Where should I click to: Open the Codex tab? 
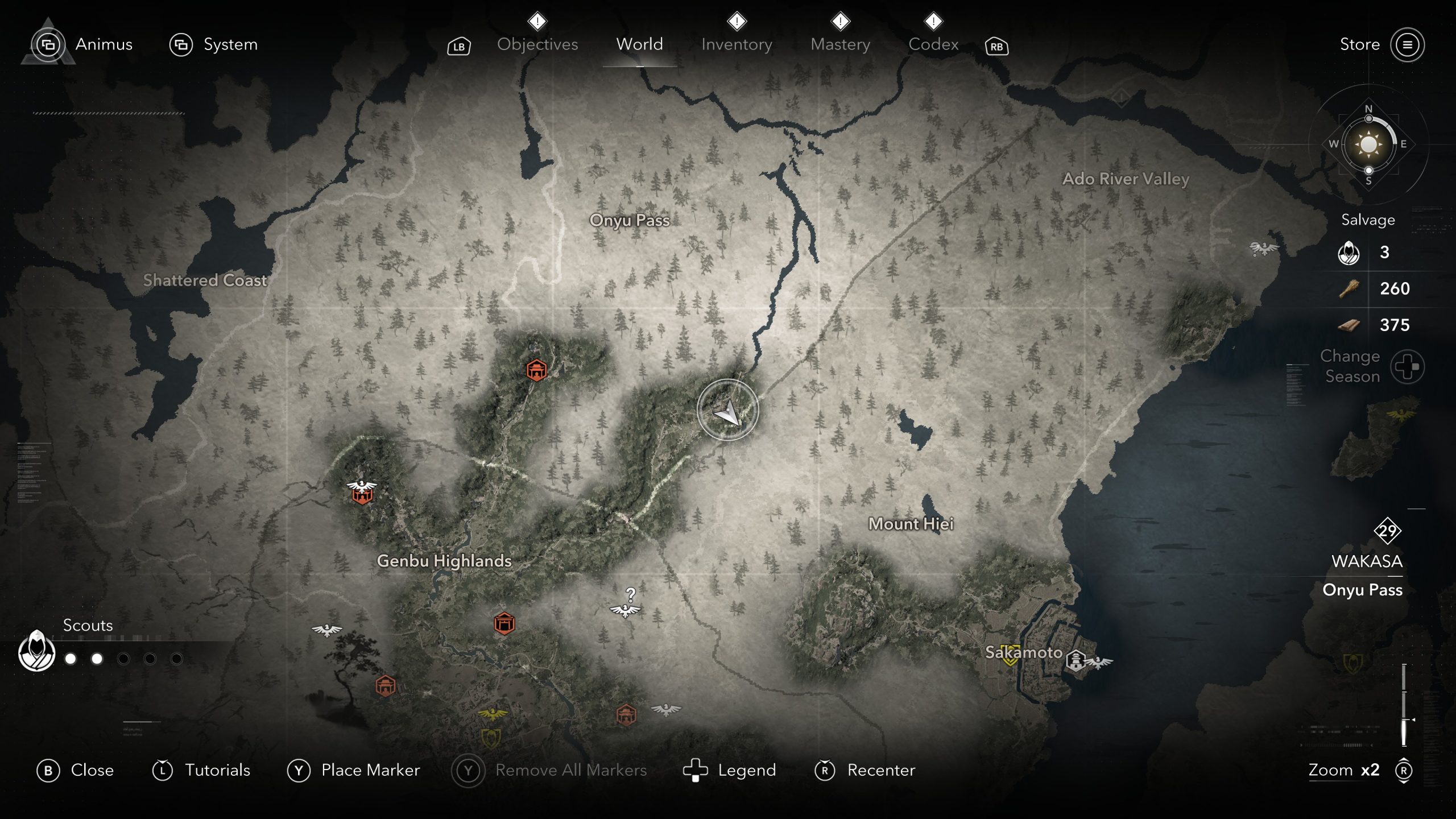(x=933, y=44)
